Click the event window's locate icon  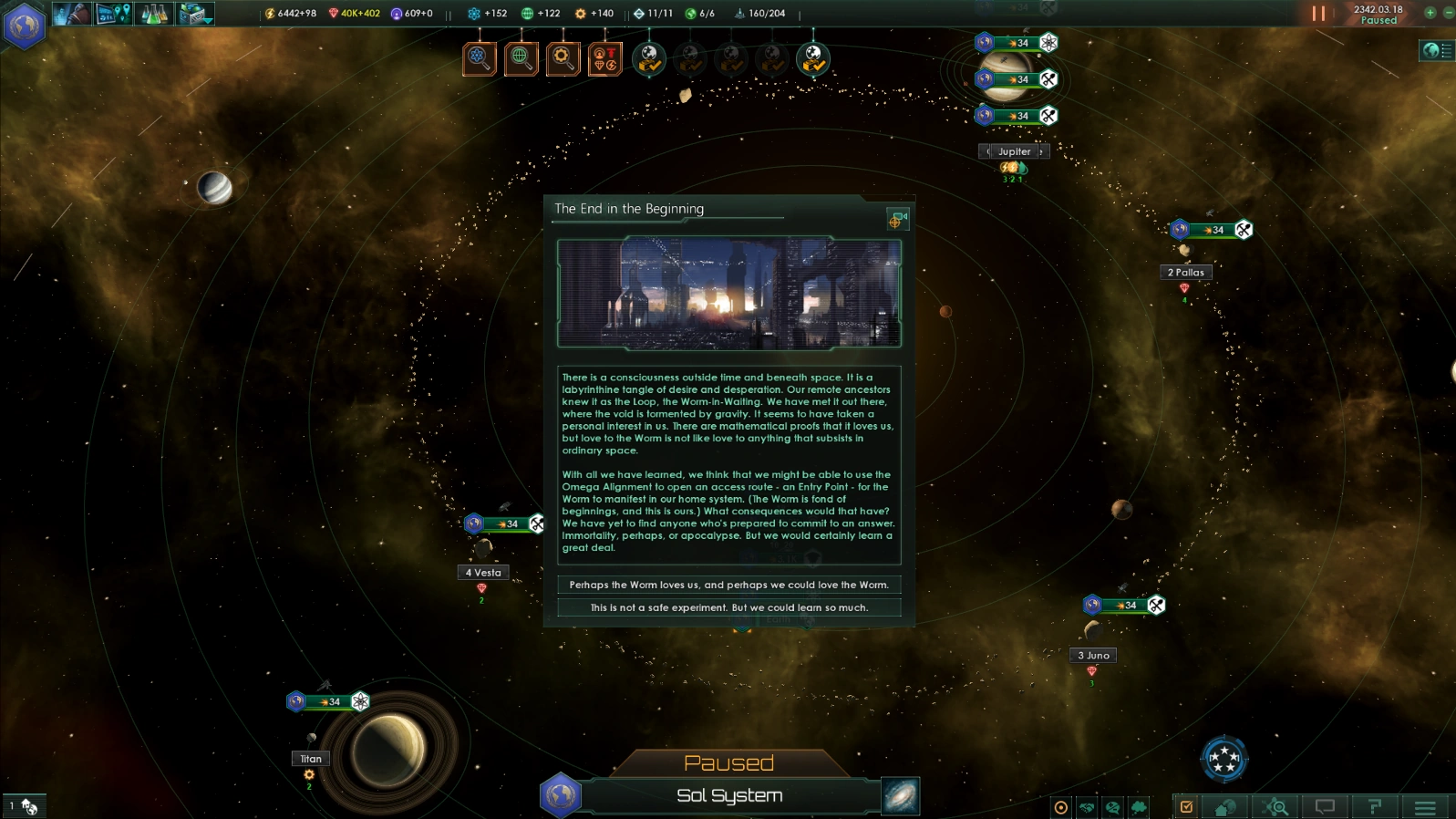(x=897, y=219)
